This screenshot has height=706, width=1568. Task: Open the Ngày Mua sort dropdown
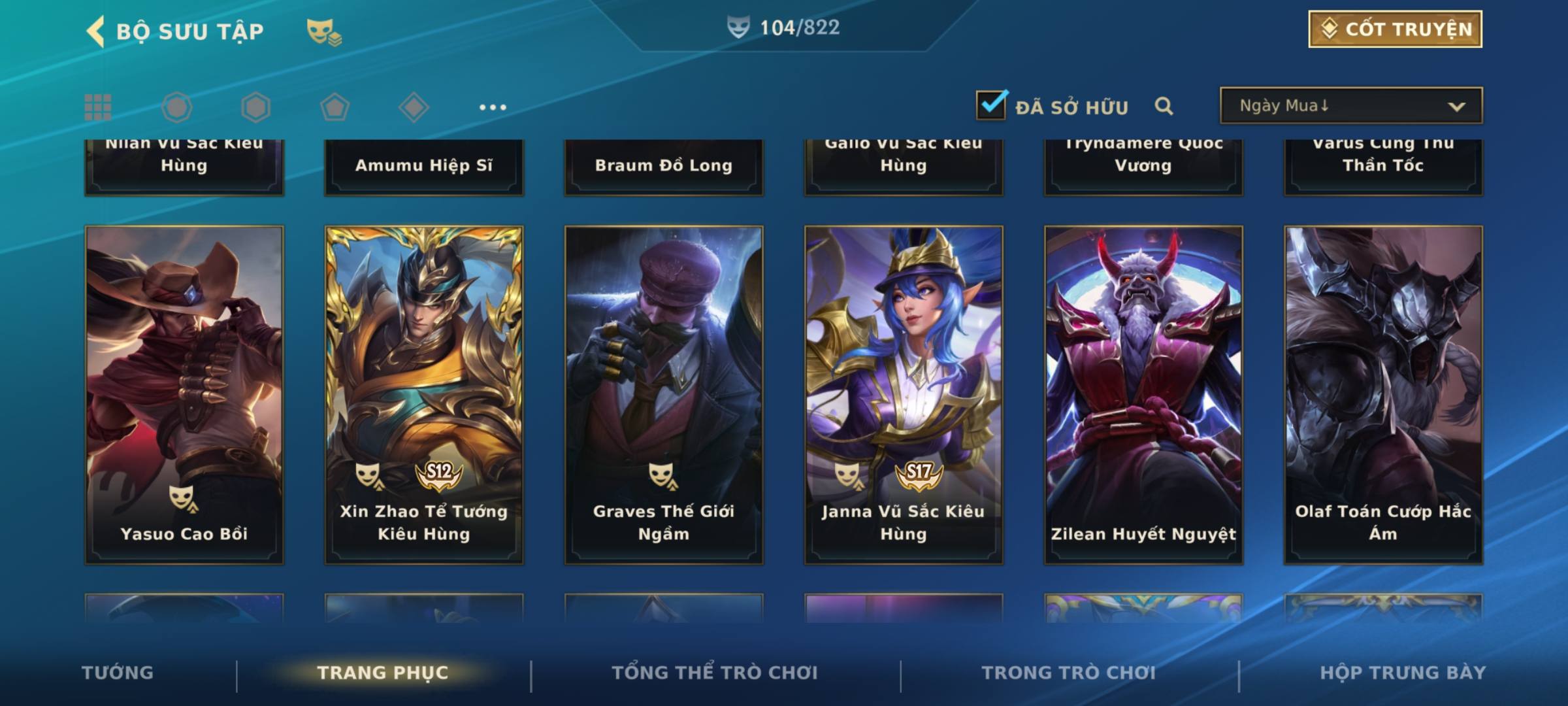click(x=1350, y=106)
